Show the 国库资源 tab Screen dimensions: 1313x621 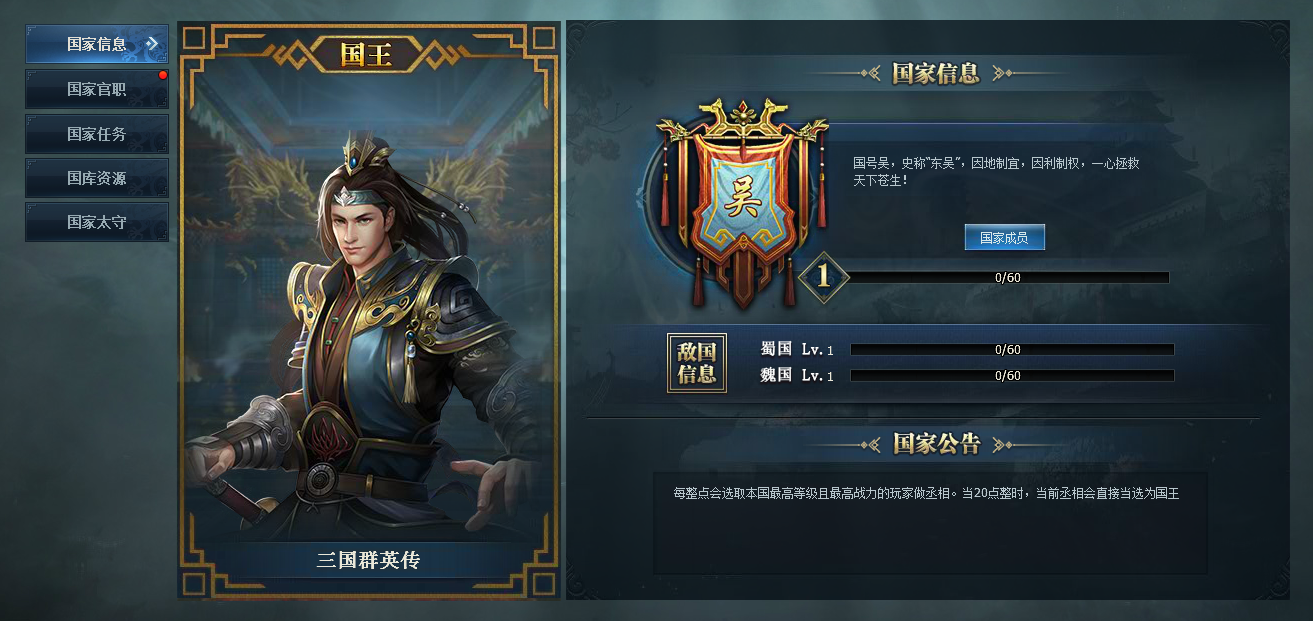(97, 178)
